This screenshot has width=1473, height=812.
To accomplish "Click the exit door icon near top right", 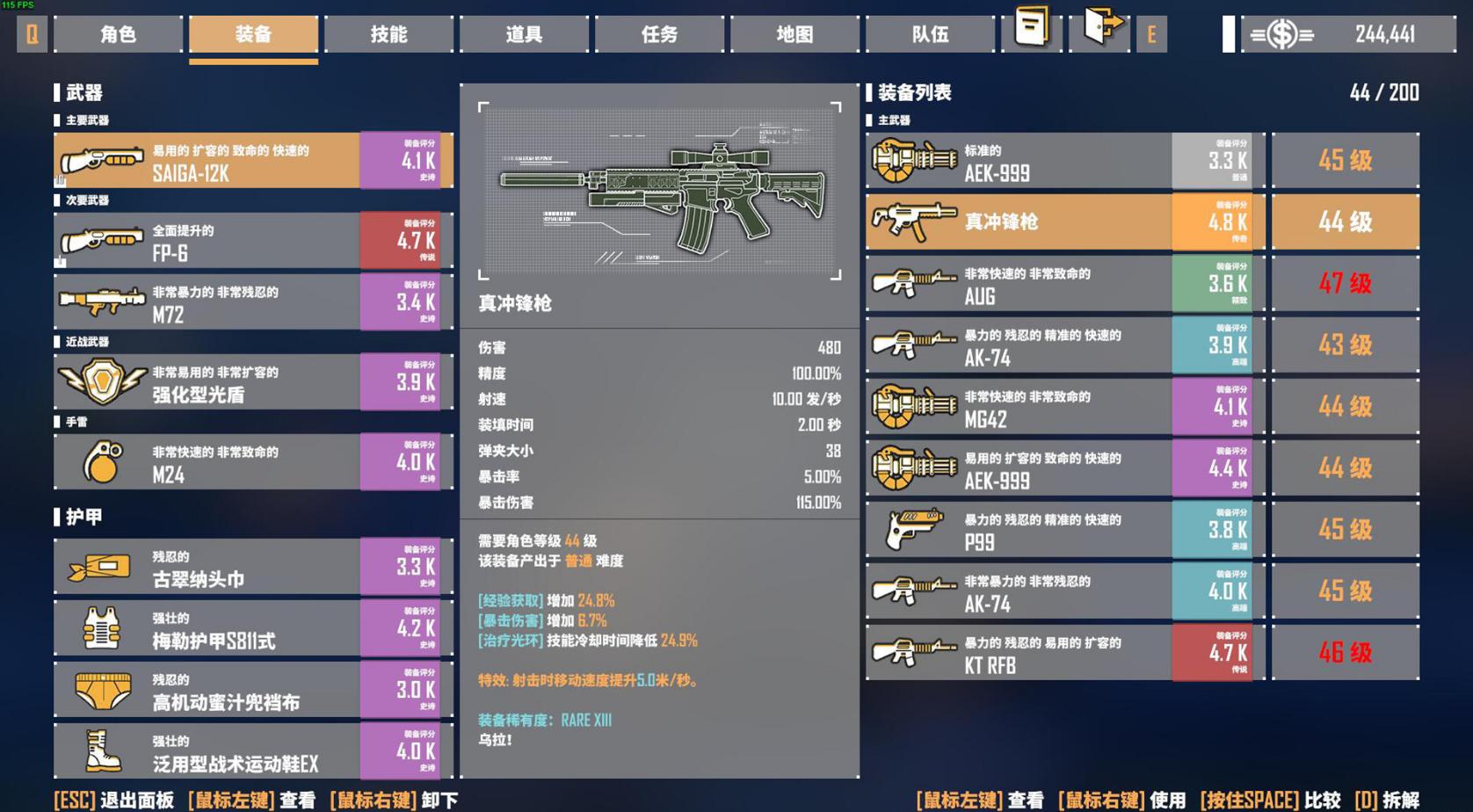I will pyautogui.click(x=1099, y=31).
